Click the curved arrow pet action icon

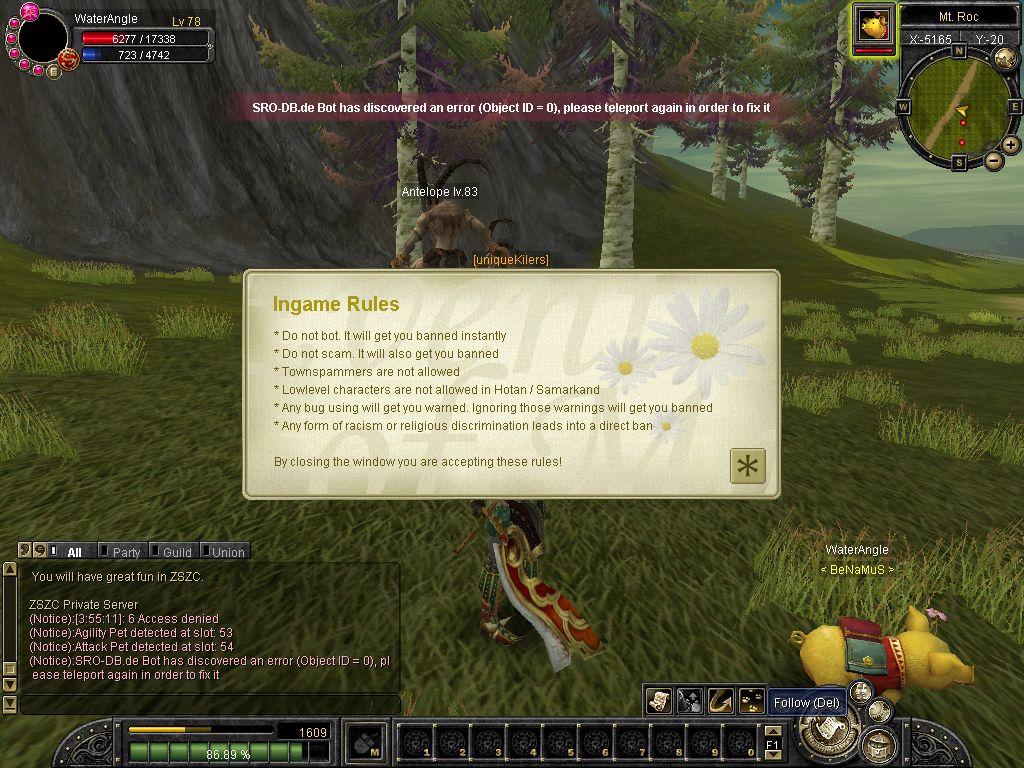point(720,701)
